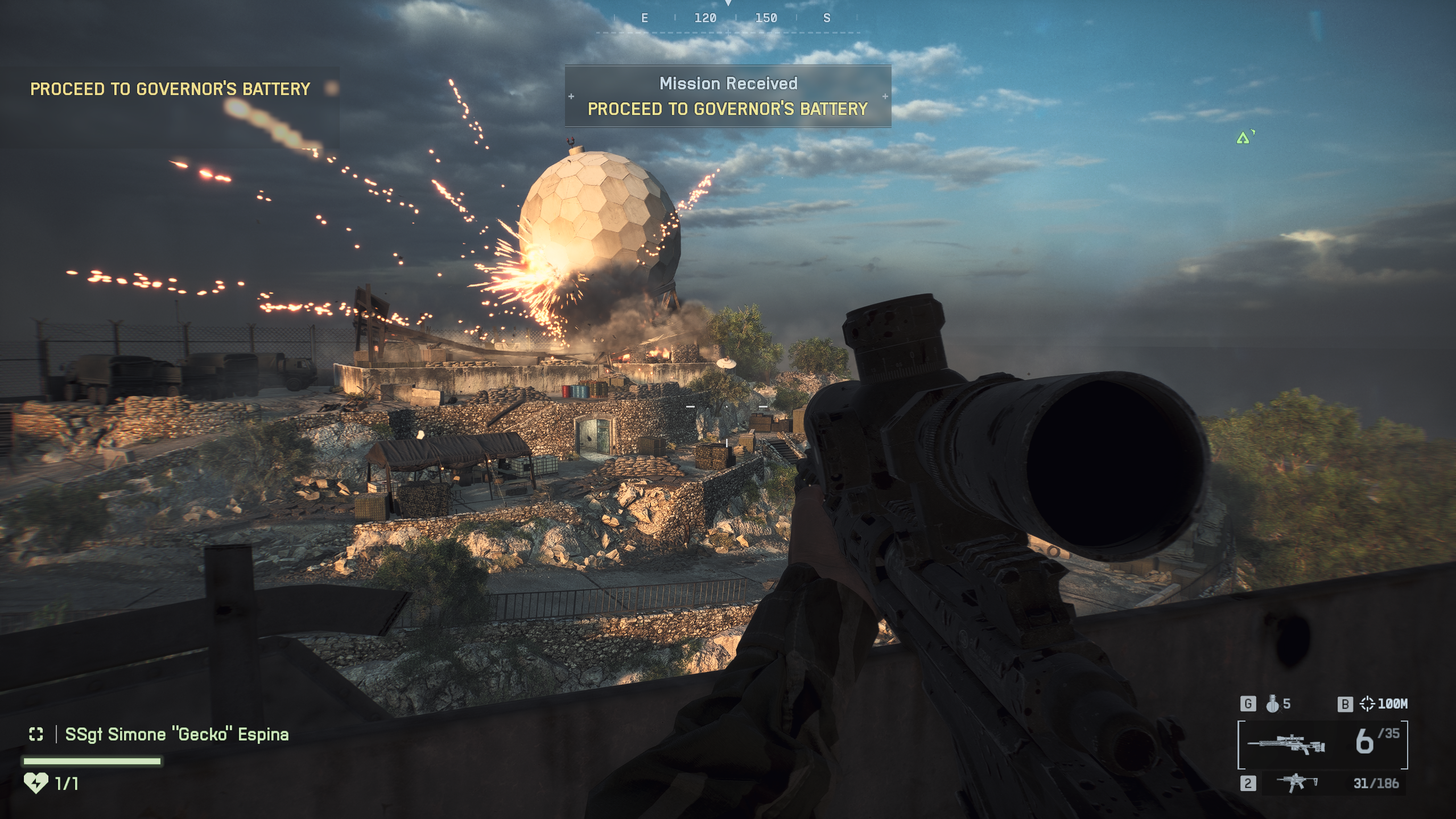The width and height of the screenshot is (1456, 819).
Task: Select the green squad marker icon
Action: coord(1243,138)
